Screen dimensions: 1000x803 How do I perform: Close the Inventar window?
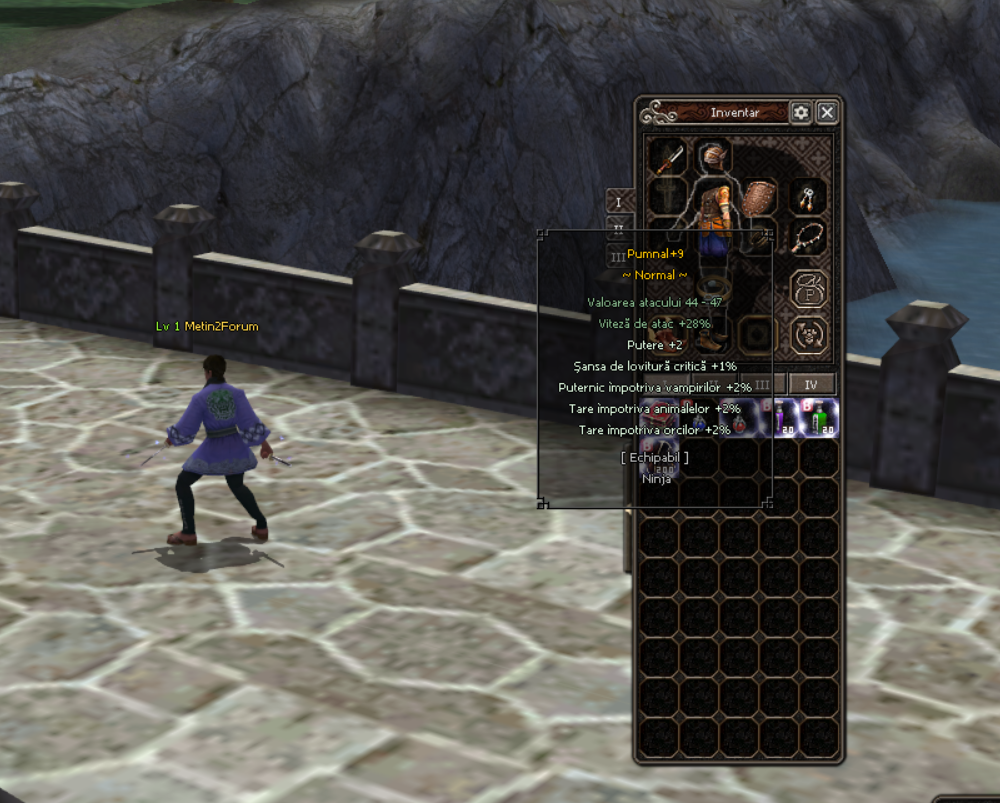[x=827, y=113]
